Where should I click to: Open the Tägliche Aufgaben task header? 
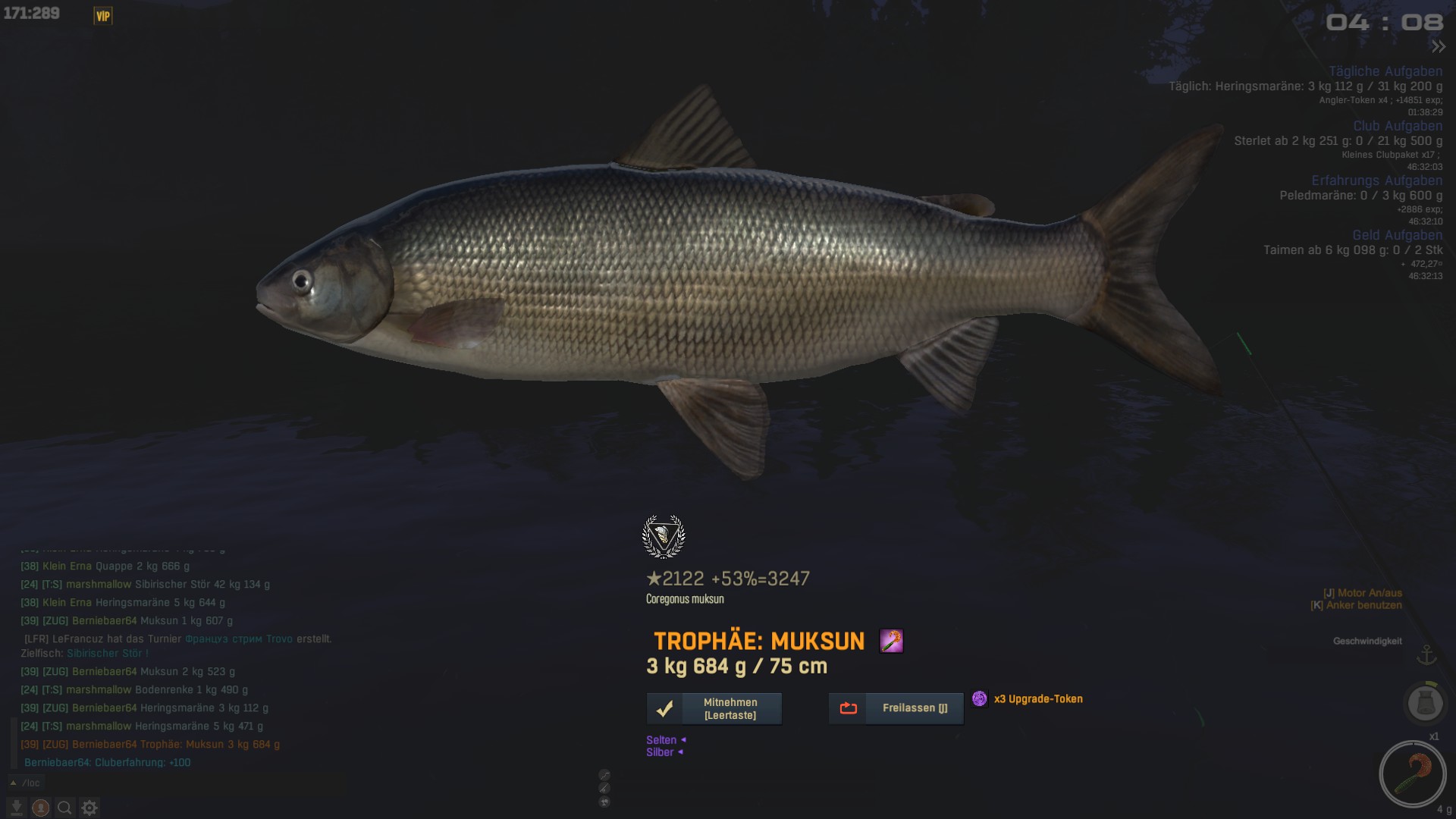[x=1385, y=71]
